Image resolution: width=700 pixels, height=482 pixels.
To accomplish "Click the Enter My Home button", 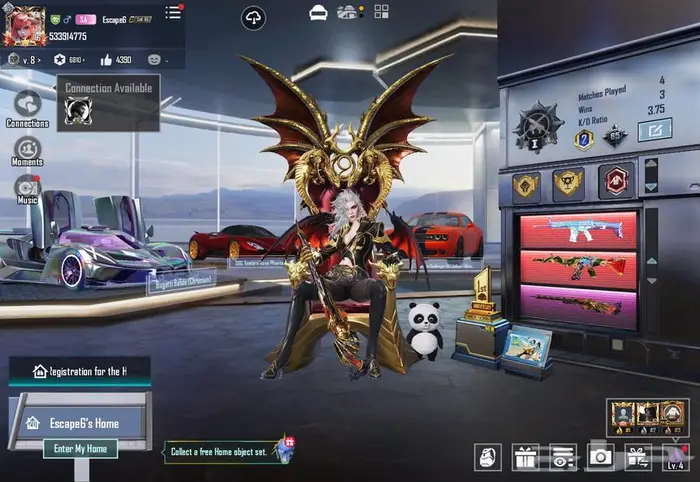I will coord(80,449).
